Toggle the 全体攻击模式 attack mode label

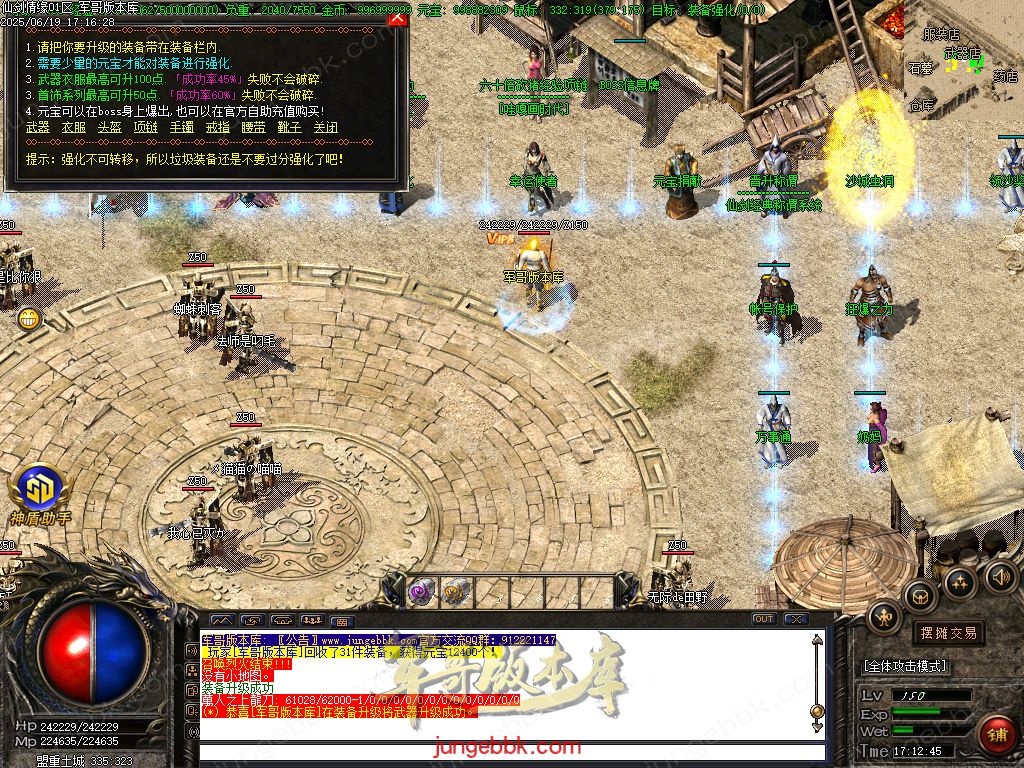click(905, 667)
